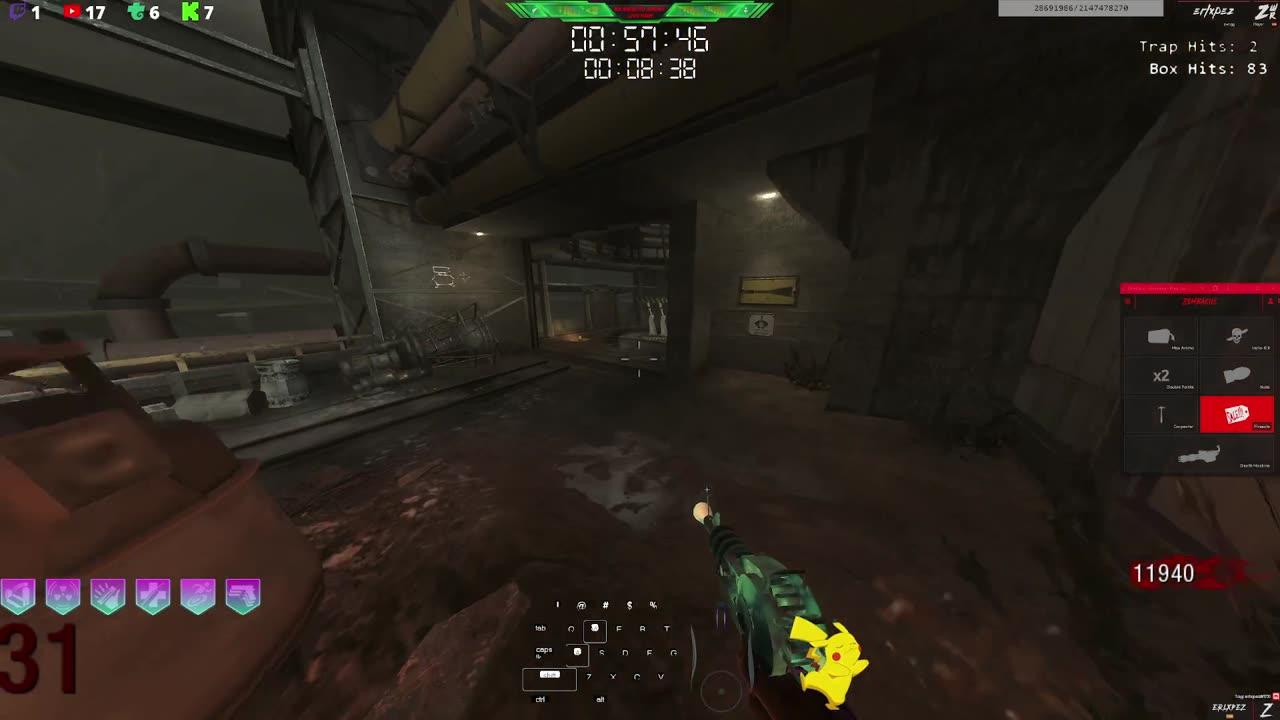Toggle the nuke-symbol perk badge
1280x720 pixels.
tap(61, 595)
